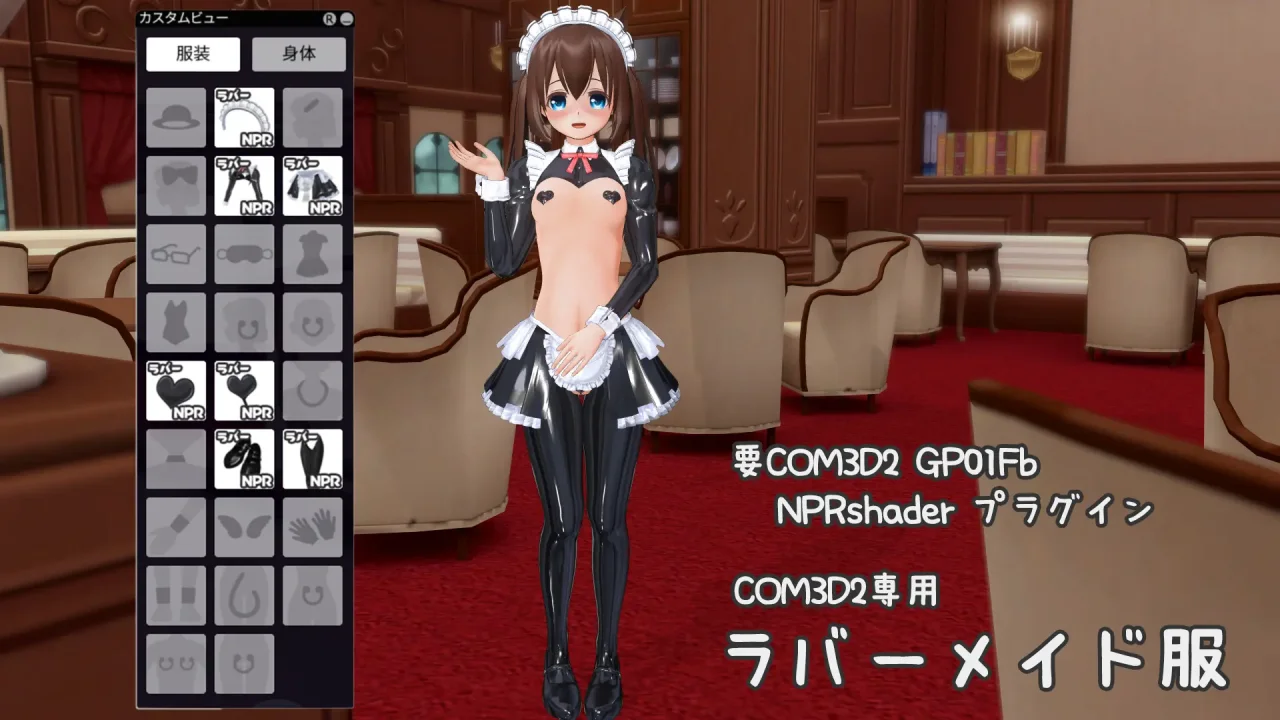The image size is (1280, 720).
Task: Select the rubber stockings NPR item
Action: tap(313, 458)
